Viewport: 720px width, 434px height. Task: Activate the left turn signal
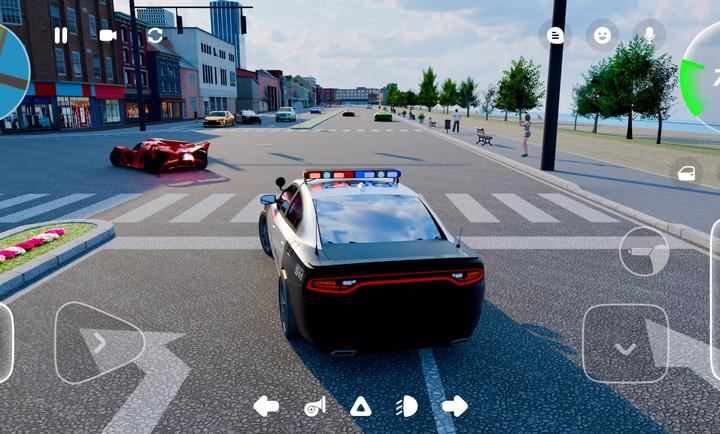266,406
